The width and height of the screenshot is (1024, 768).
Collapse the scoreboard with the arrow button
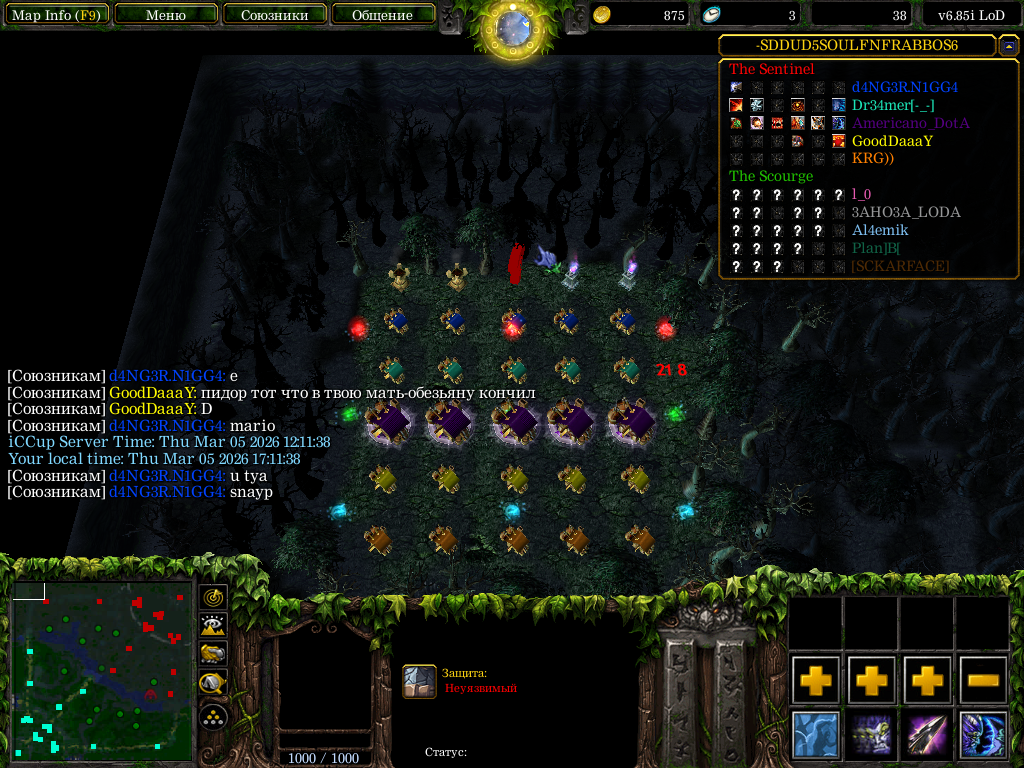coord(1009,46)
